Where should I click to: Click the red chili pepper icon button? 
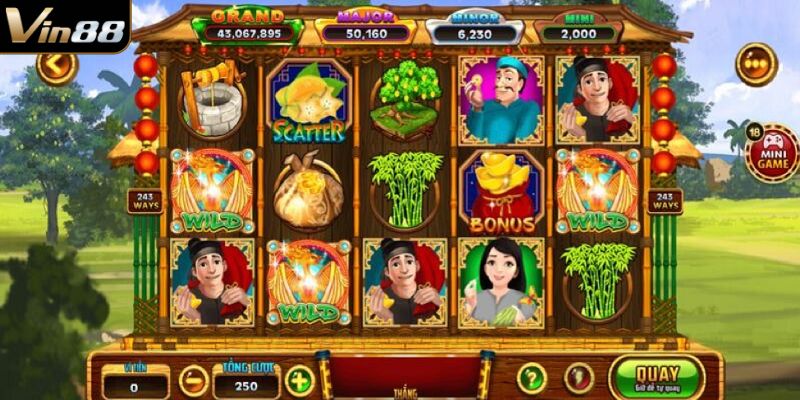point(578,378)
